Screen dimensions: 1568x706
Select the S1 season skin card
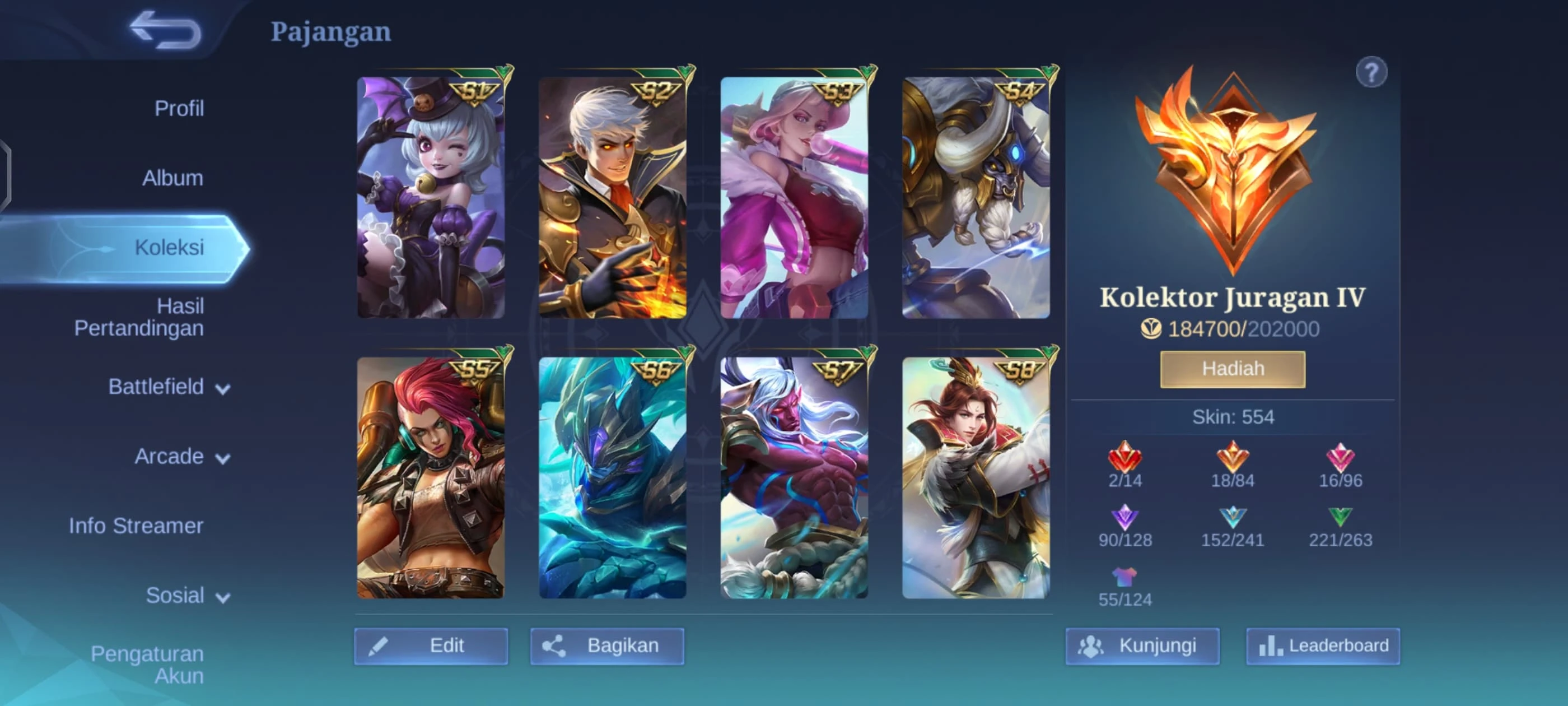pos(430,197)
